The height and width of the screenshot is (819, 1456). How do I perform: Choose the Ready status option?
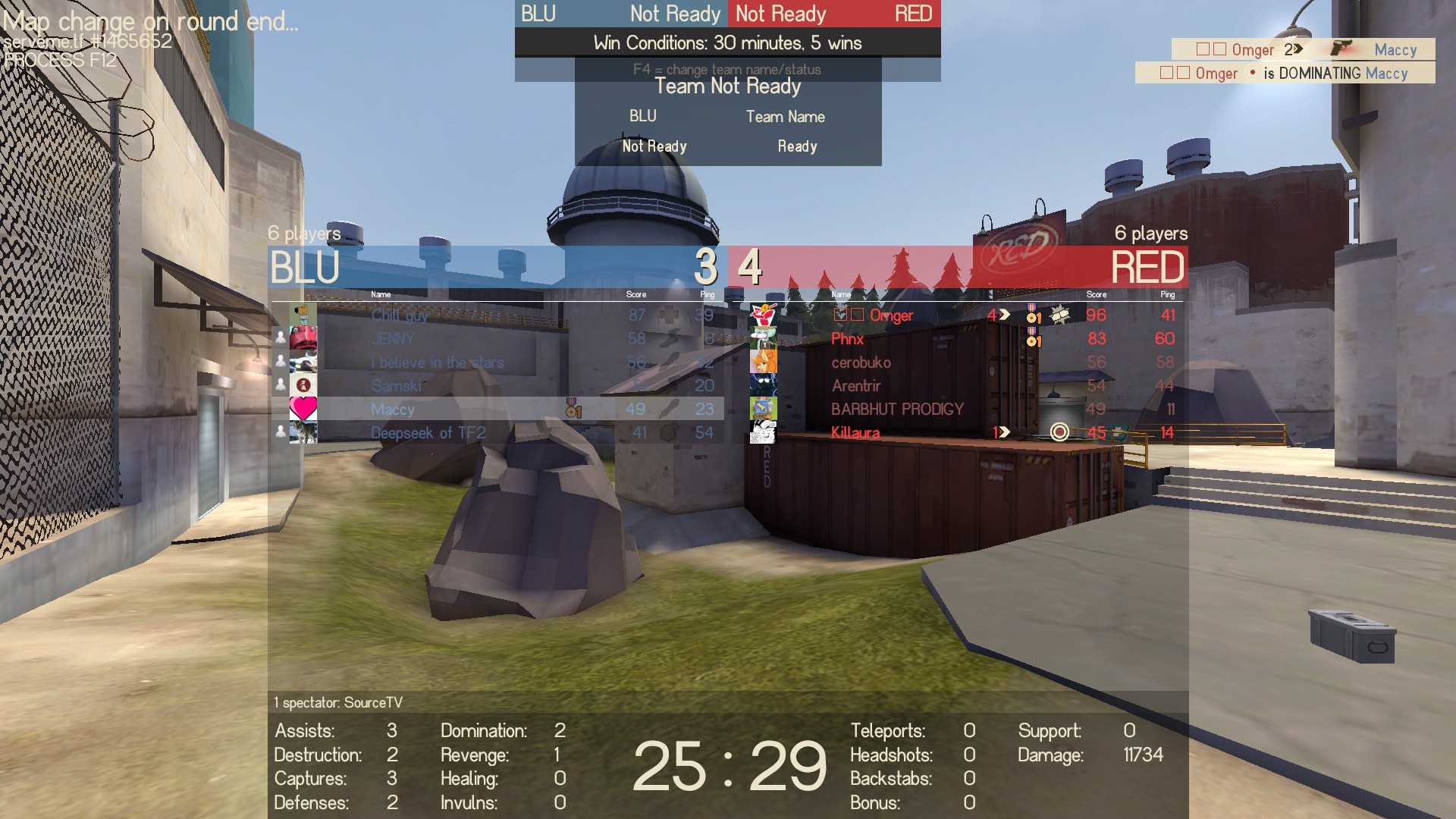pos(797,146)
